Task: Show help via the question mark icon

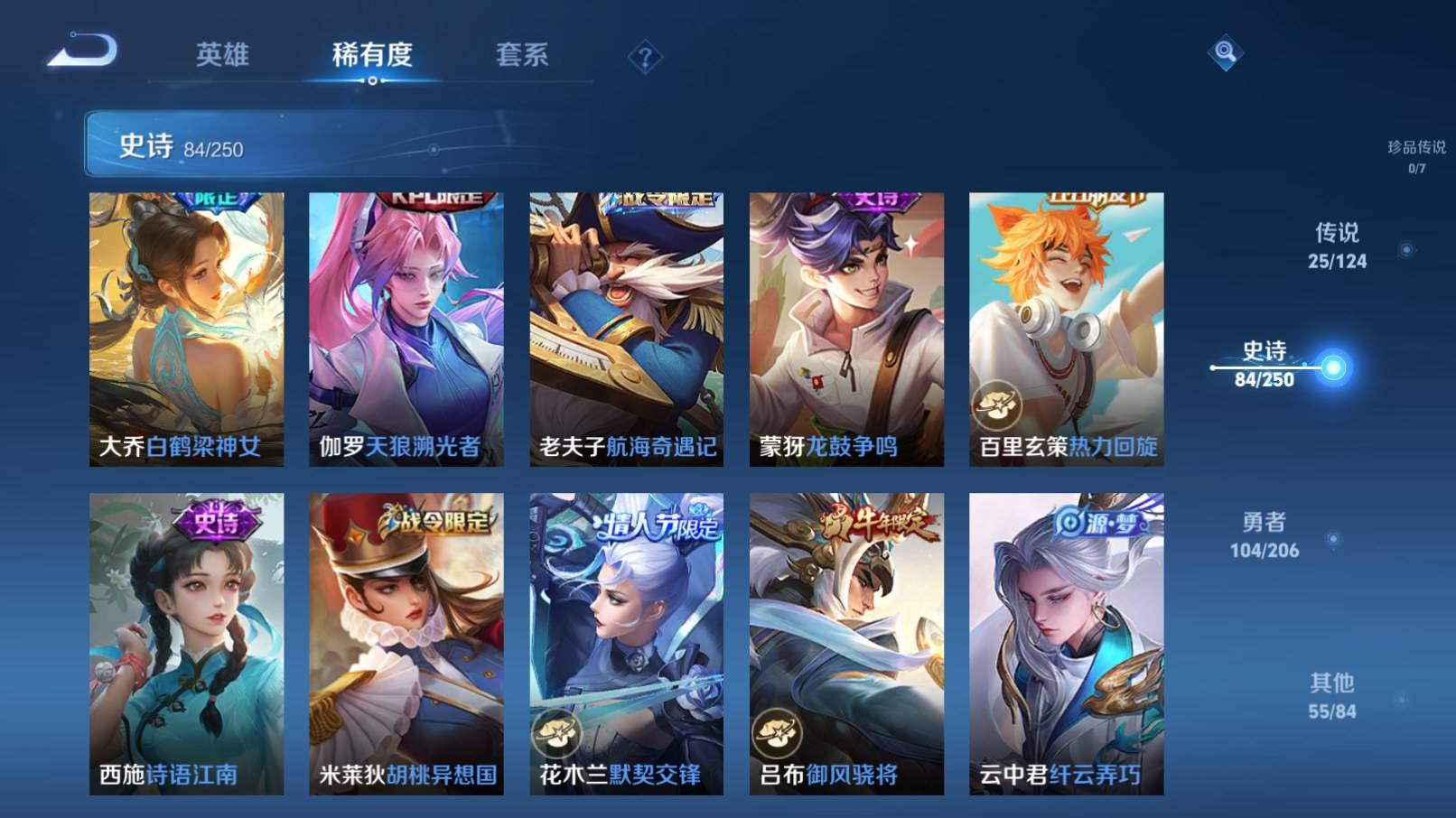Action: pyautogui.click(x=645, y=59)
